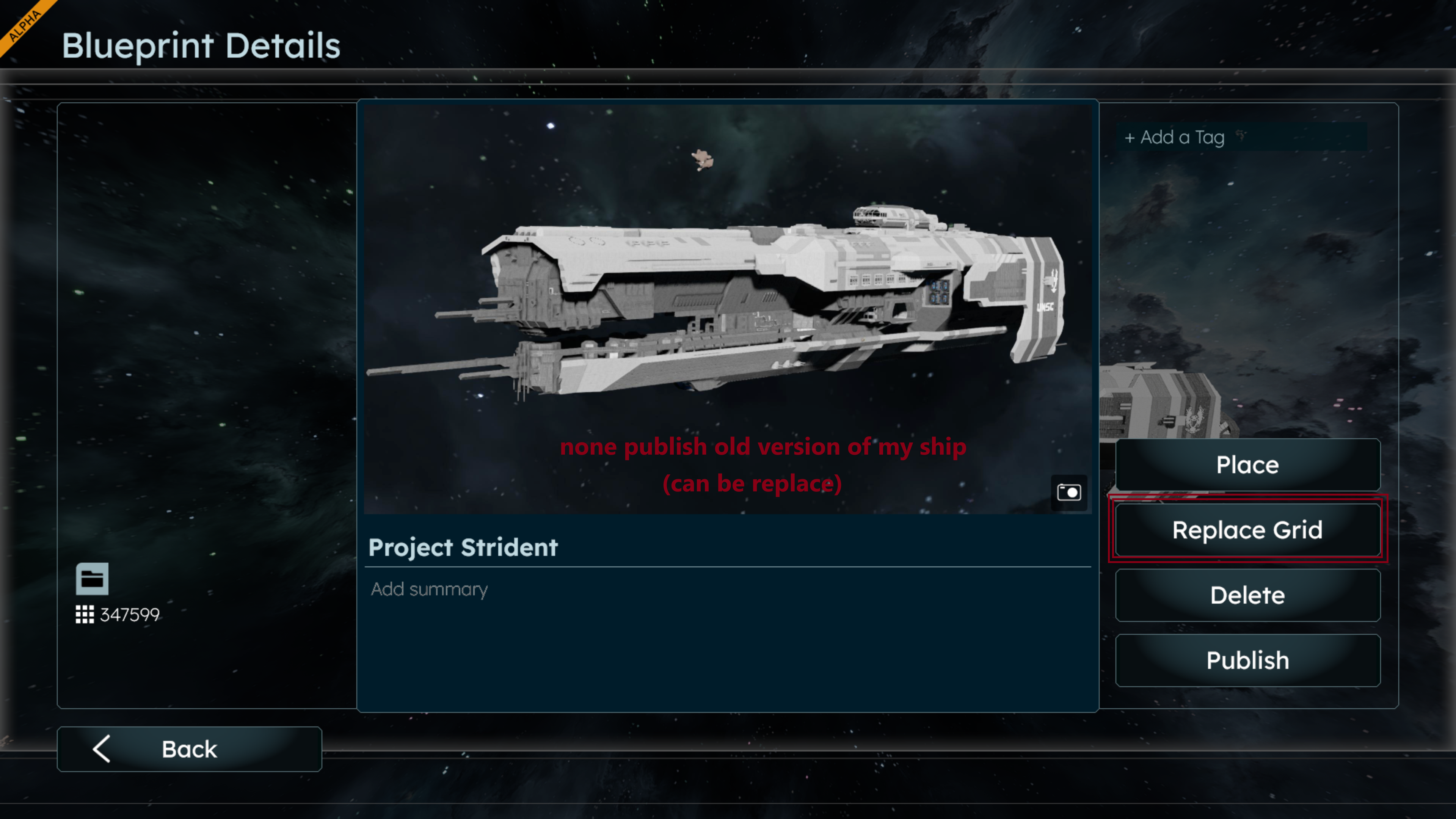
Task: Place the Project Strident blueprint
Action: coord(1247,464)
